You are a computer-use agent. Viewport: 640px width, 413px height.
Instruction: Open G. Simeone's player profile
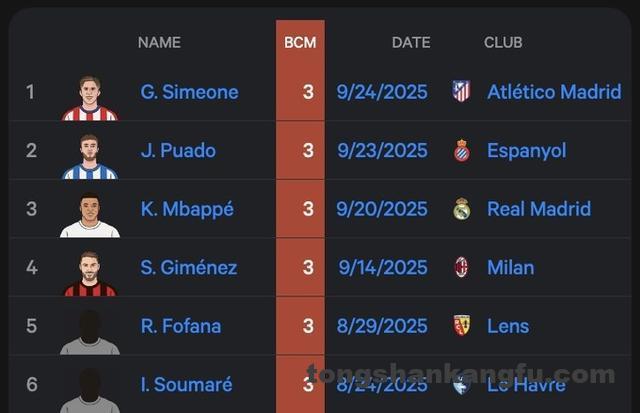[189, 92]
